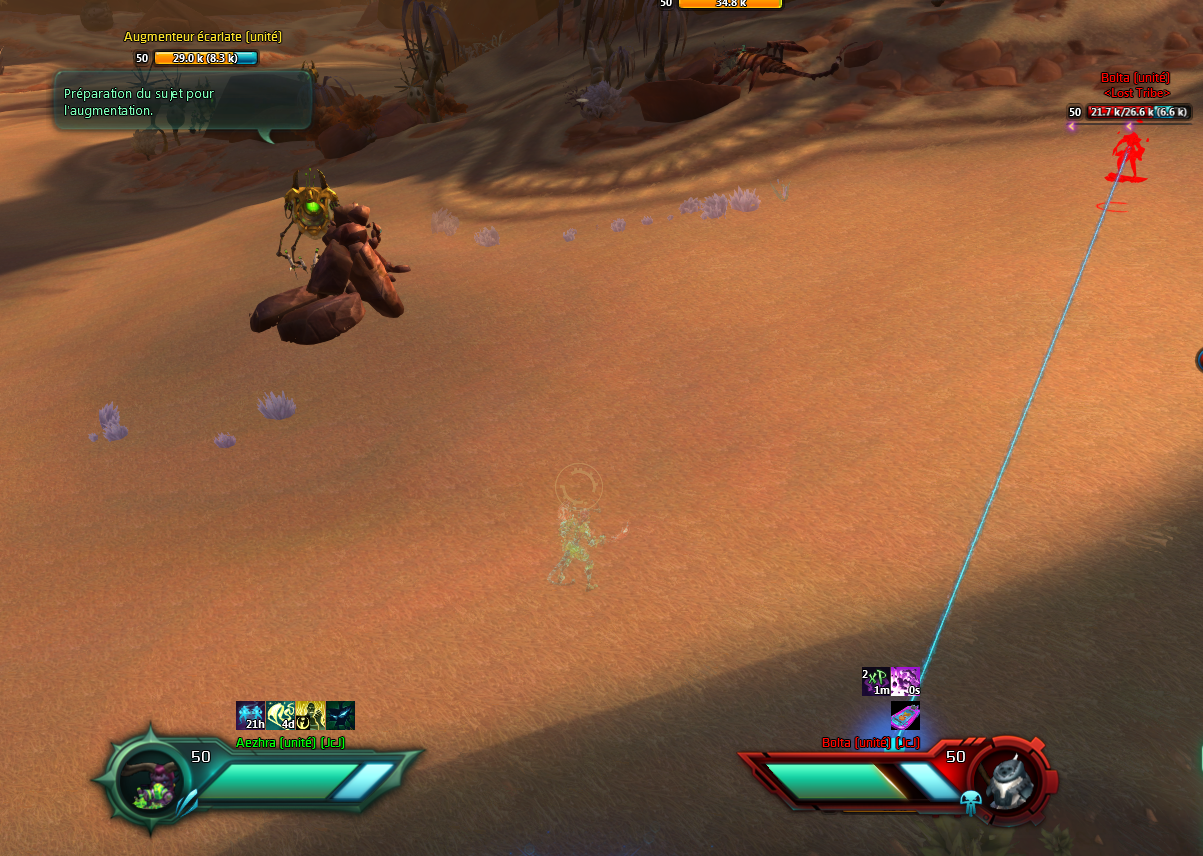The image size is (1203, 856).
Task: Inspect the 21h twin-figures buff icon
Action: point(250,715)
